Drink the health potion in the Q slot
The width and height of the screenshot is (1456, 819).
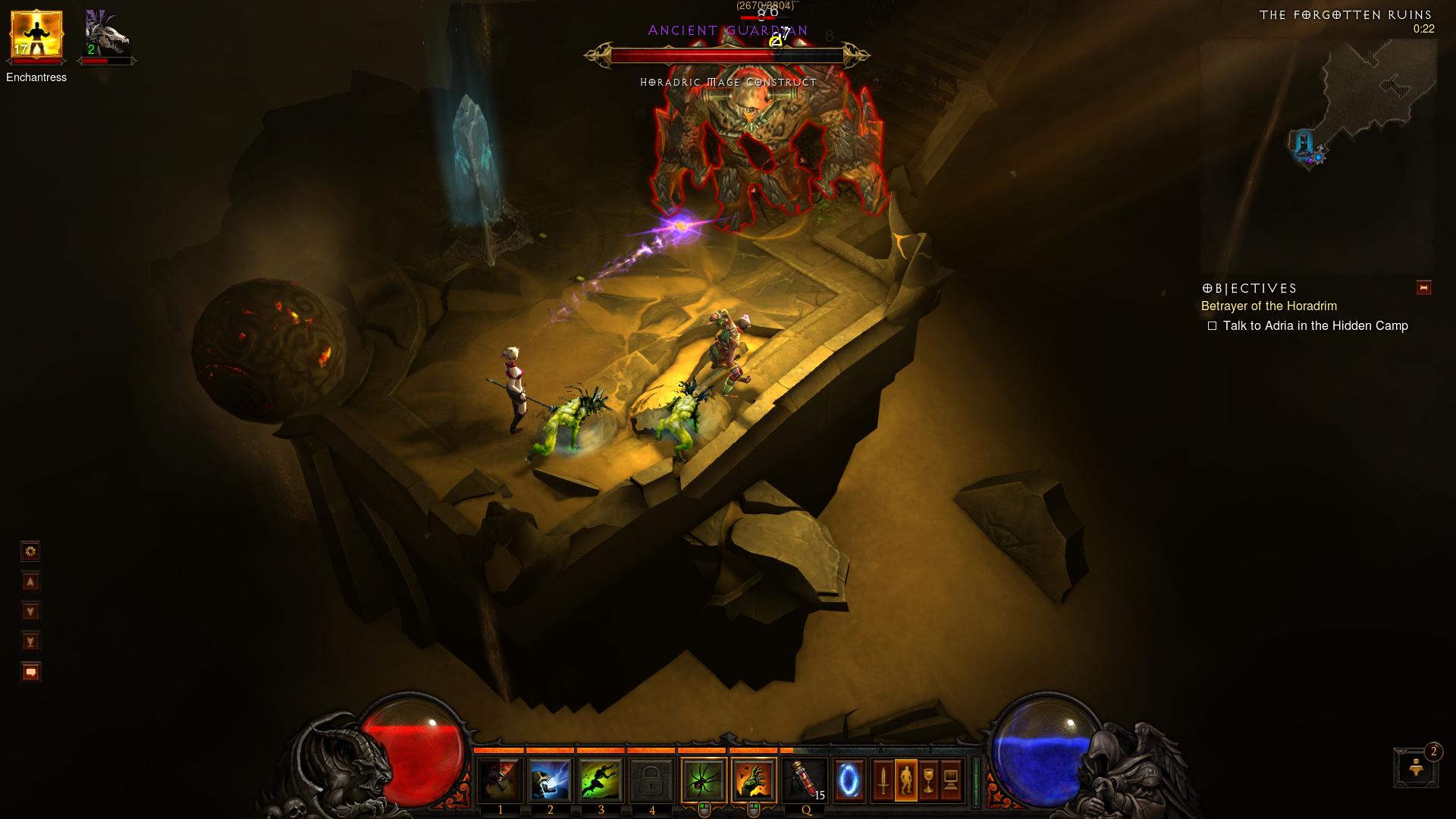click(x=805, y=780)
